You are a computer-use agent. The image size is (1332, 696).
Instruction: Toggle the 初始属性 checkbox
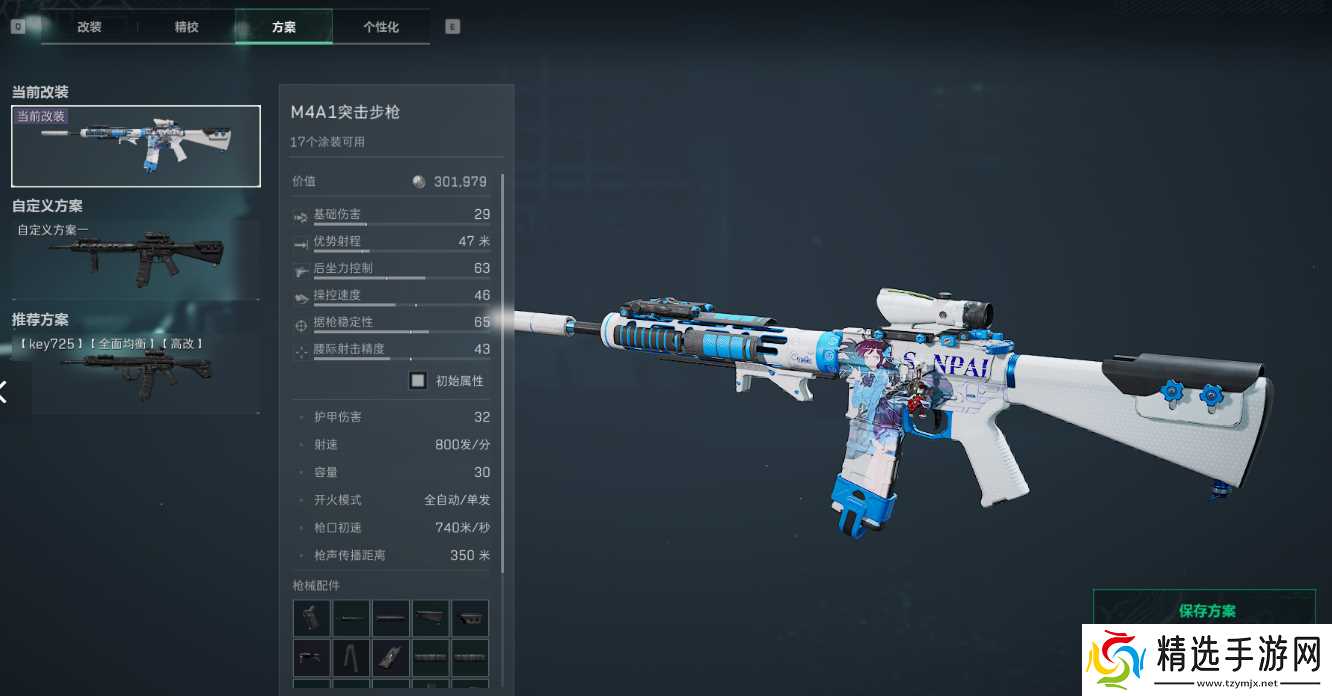pyautogui.click(x=418, y=381)
